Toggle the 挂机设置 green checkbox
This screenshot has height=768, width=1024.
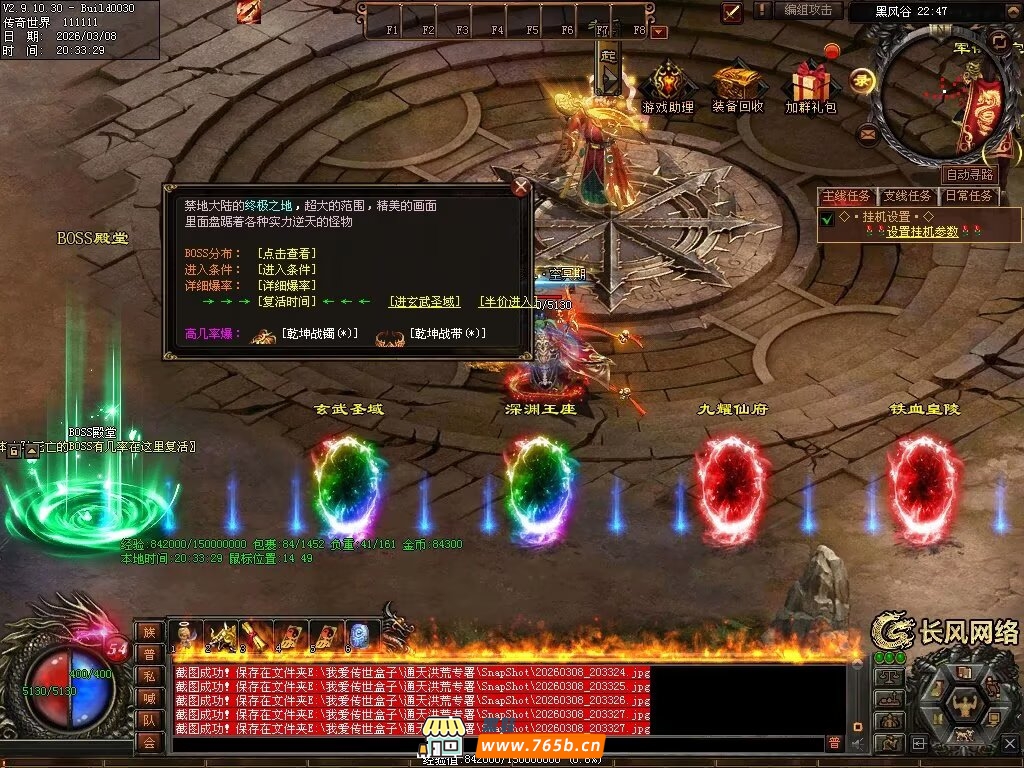pyautogui.click(x=827, y=218)
